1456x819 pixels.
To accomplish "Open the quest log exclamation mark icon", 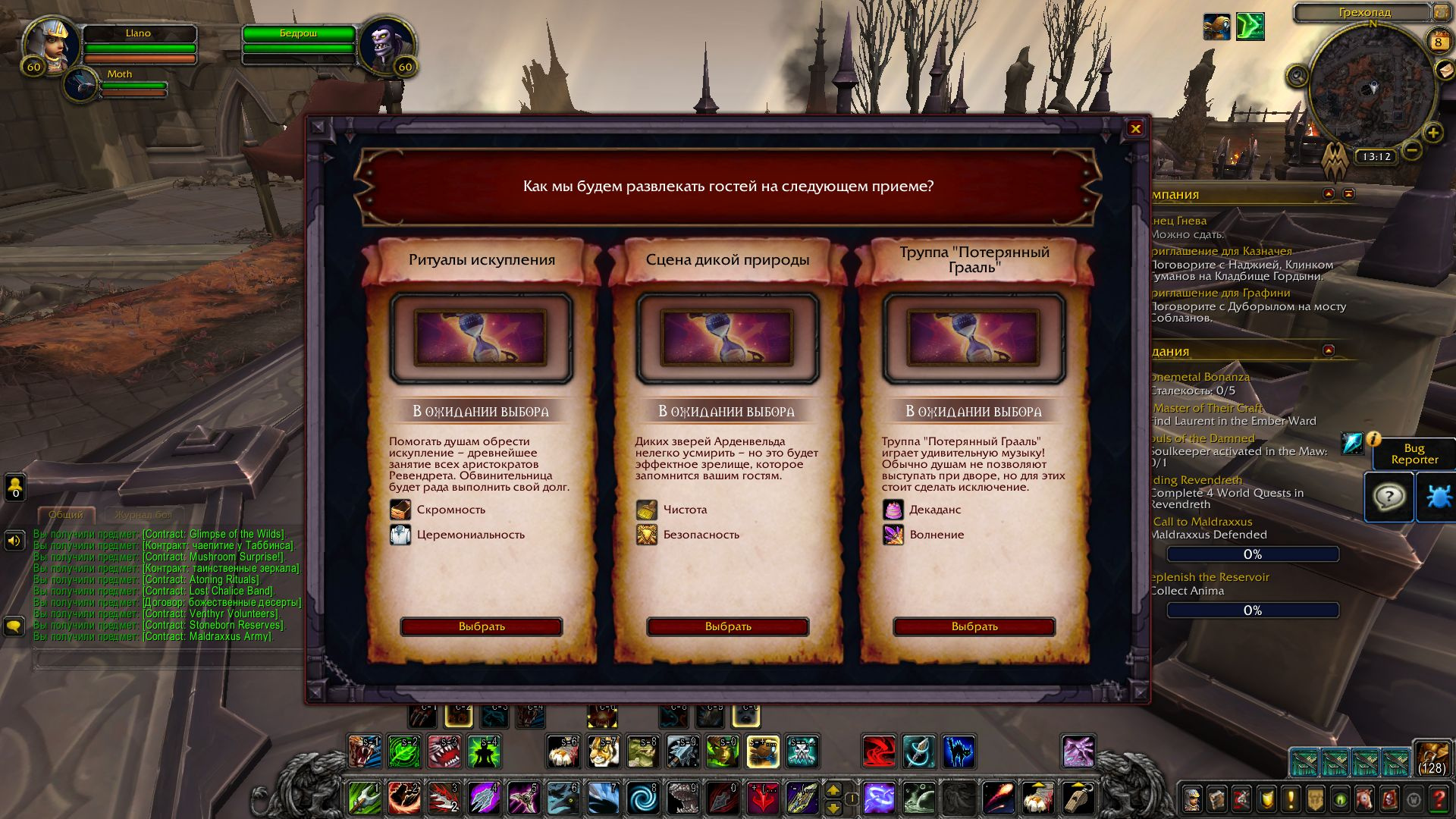I will (1291, 800).
